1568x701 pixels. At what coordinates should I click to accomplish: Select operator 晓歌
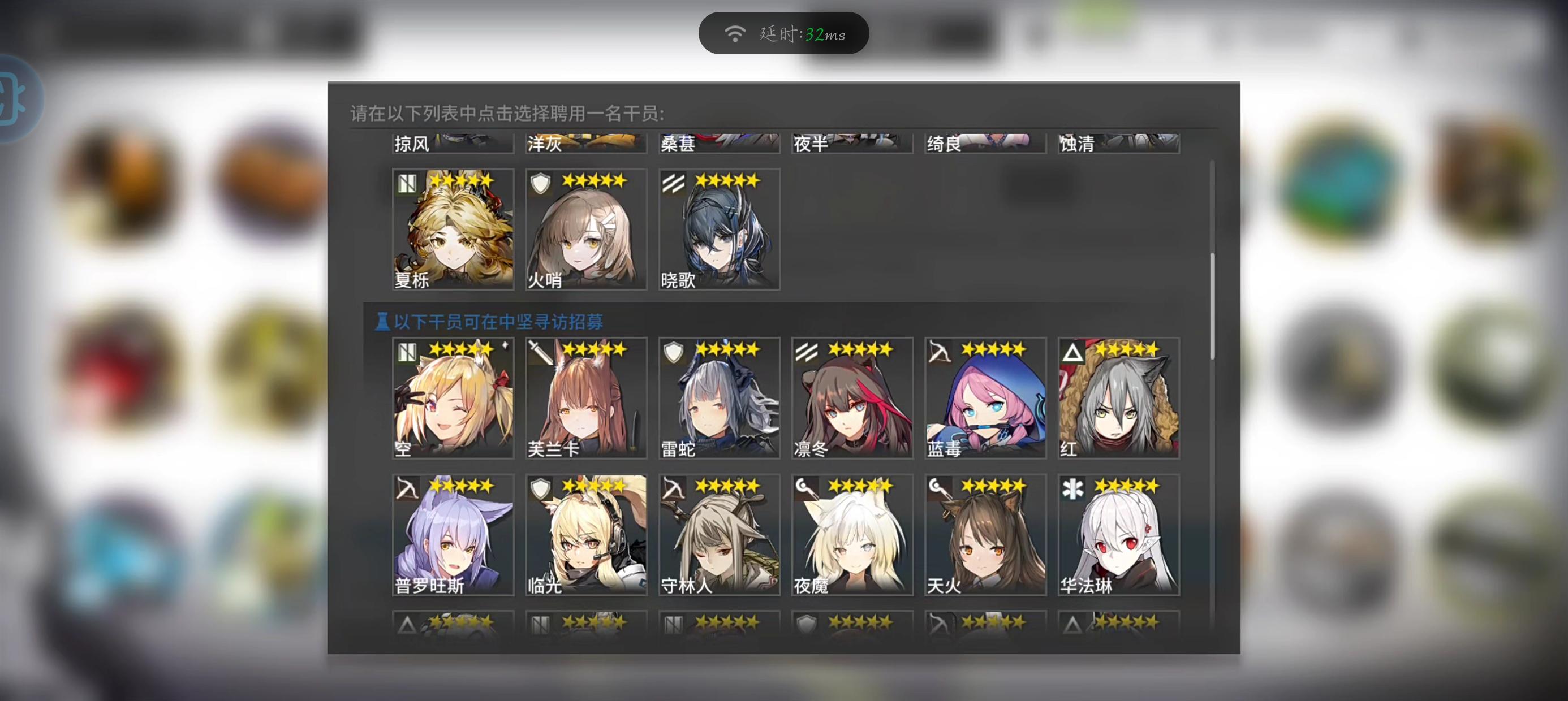pos(718,228)
